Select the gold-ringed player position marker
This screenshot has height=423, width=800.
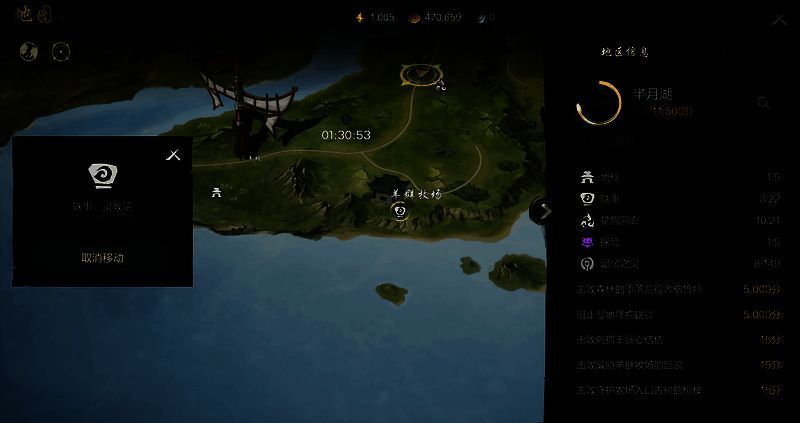(421, 73)
